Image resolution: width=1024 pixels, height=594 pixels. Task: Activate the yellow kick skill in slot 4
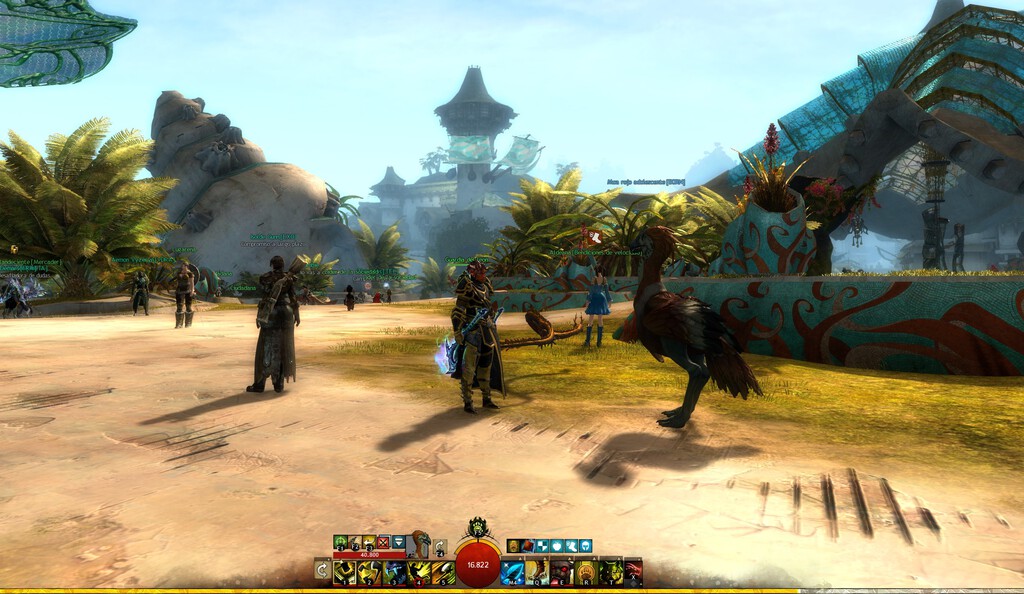(418, 572)
